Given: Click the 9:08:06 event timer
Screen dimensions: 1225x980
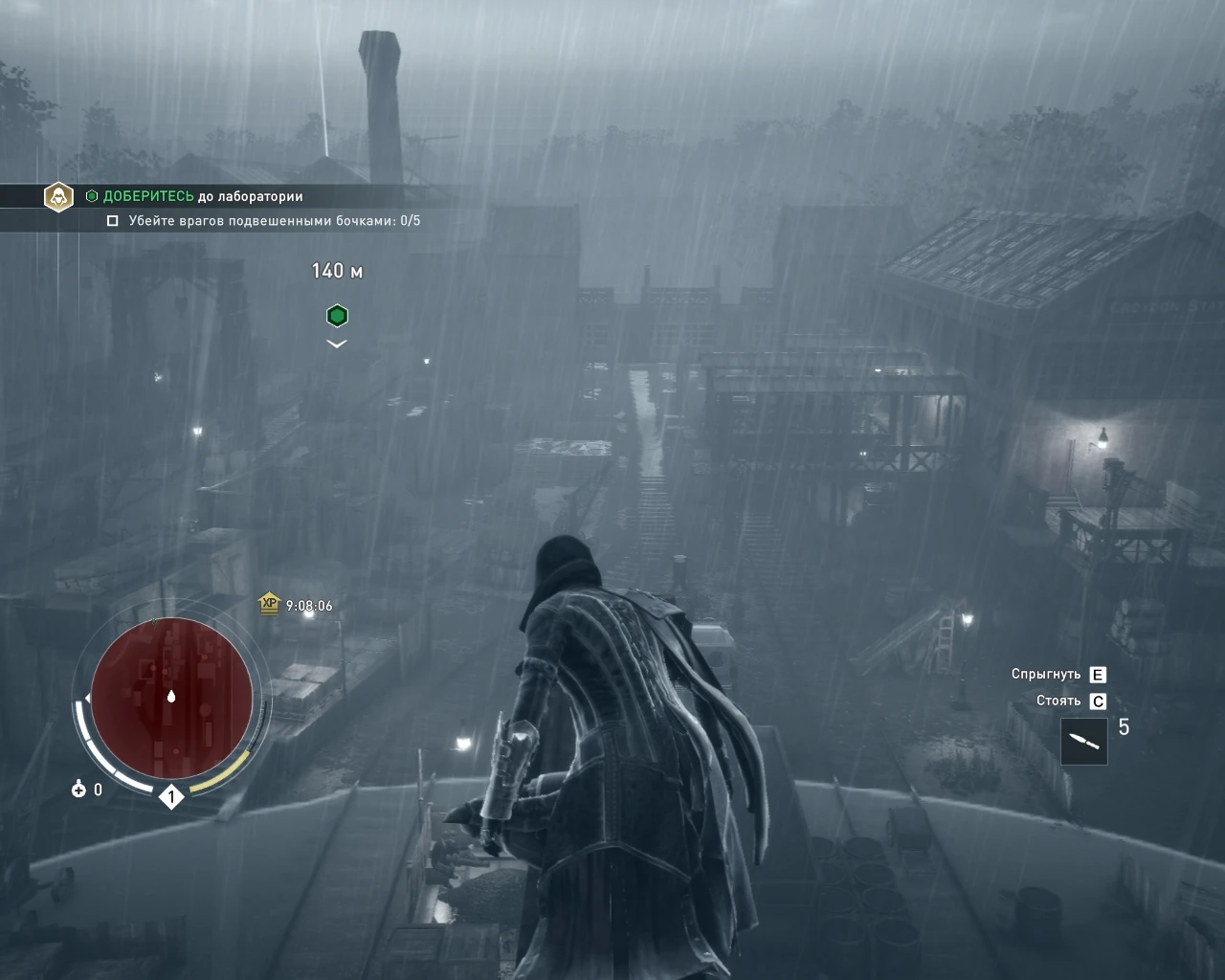Looking at the screenshot, I should point(308,604).
